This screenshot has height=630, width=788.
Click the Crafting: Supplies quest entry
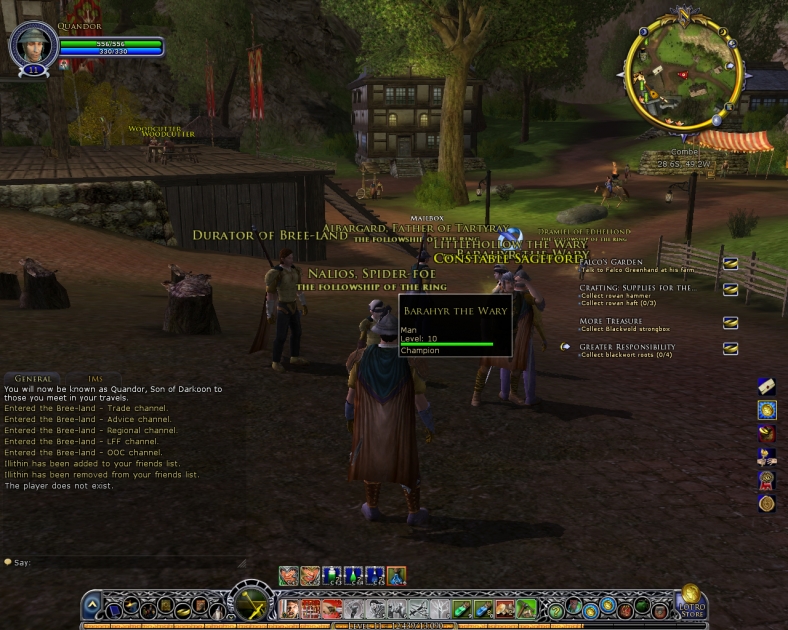tap(636, 288)
